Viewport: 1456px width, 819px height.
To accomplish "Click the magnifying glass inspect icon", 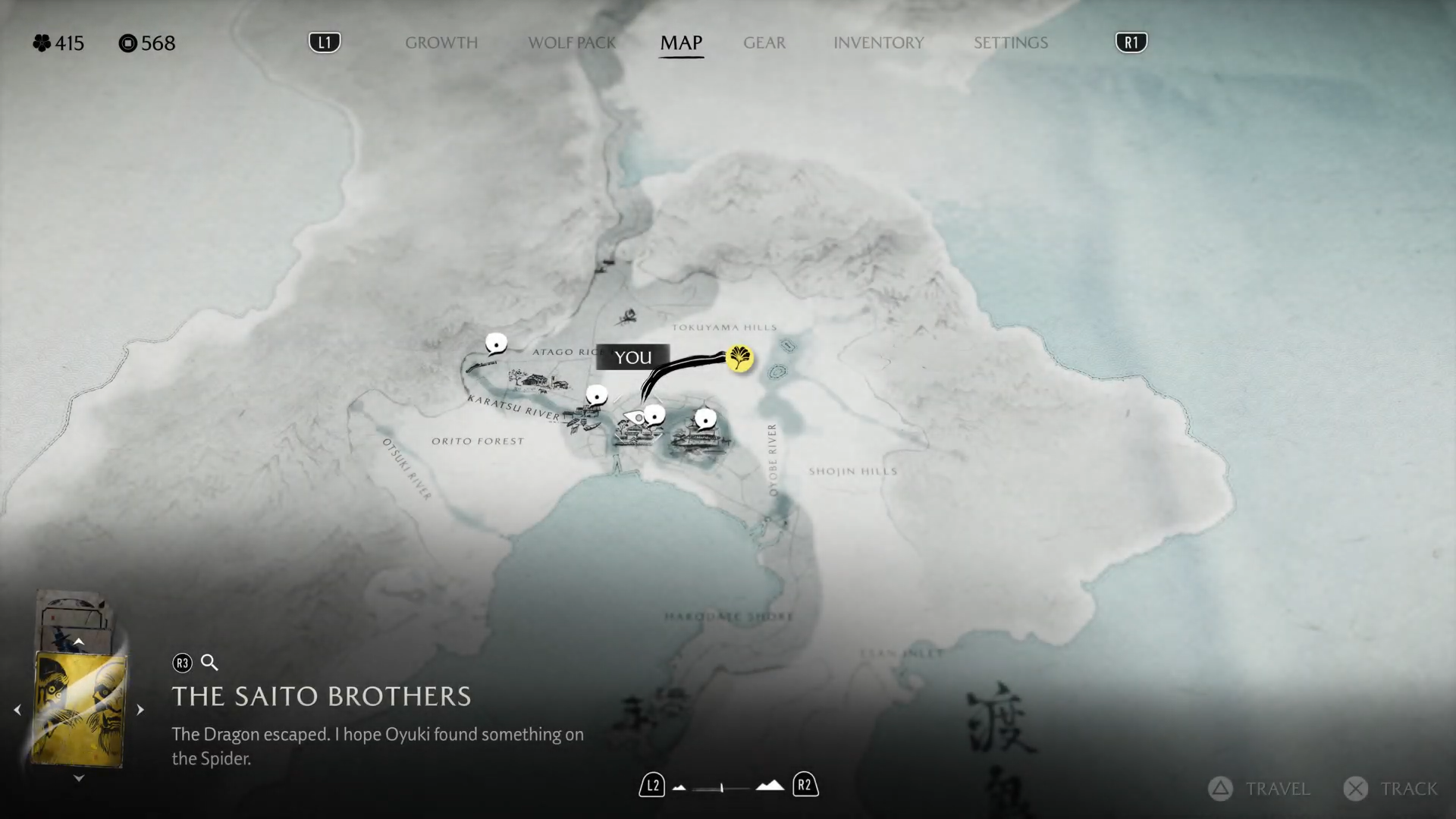I will [209, 664].
